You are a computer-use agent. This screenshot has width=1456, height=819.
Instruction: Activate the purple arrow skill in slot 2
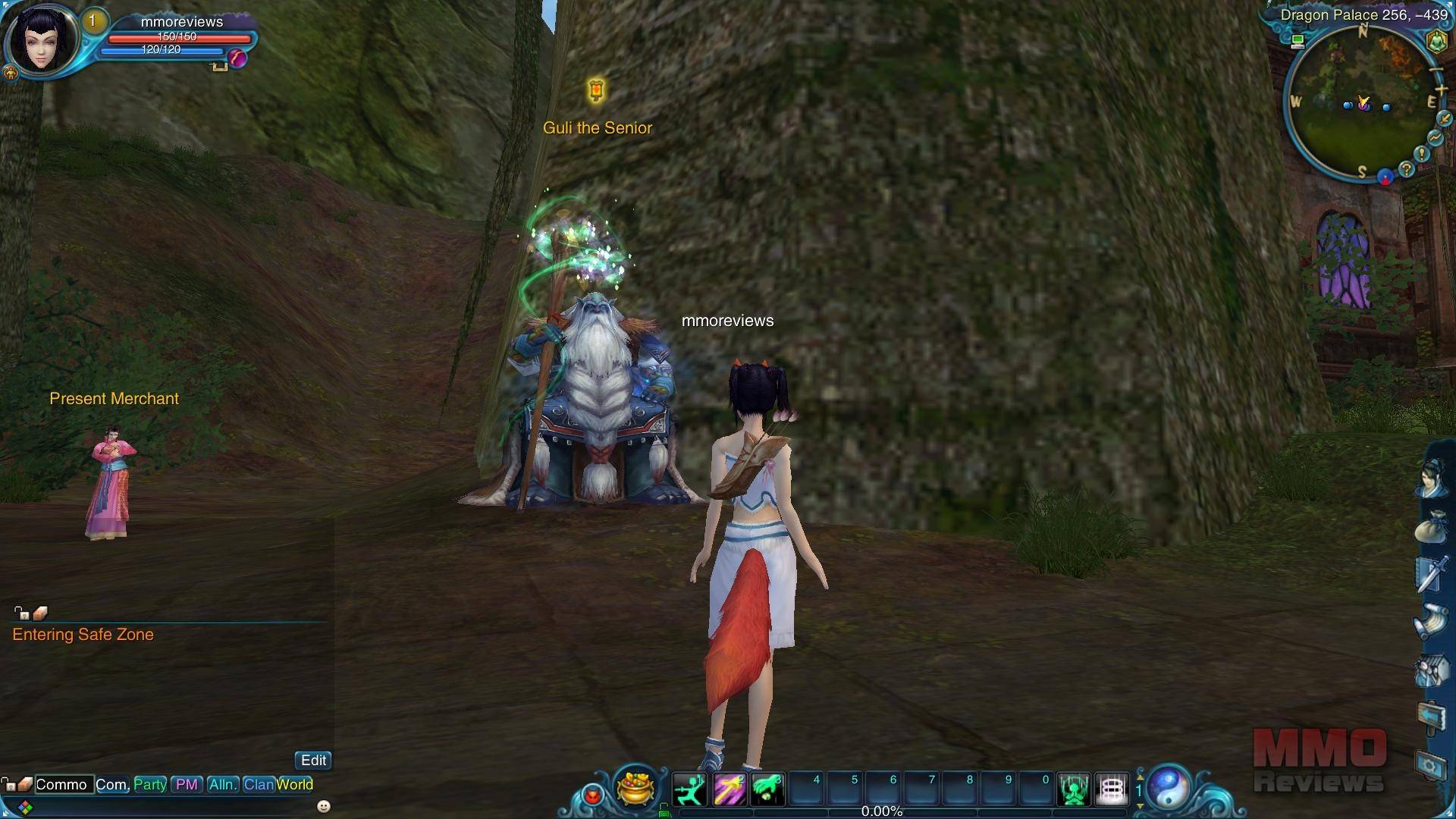coord(728,789)
